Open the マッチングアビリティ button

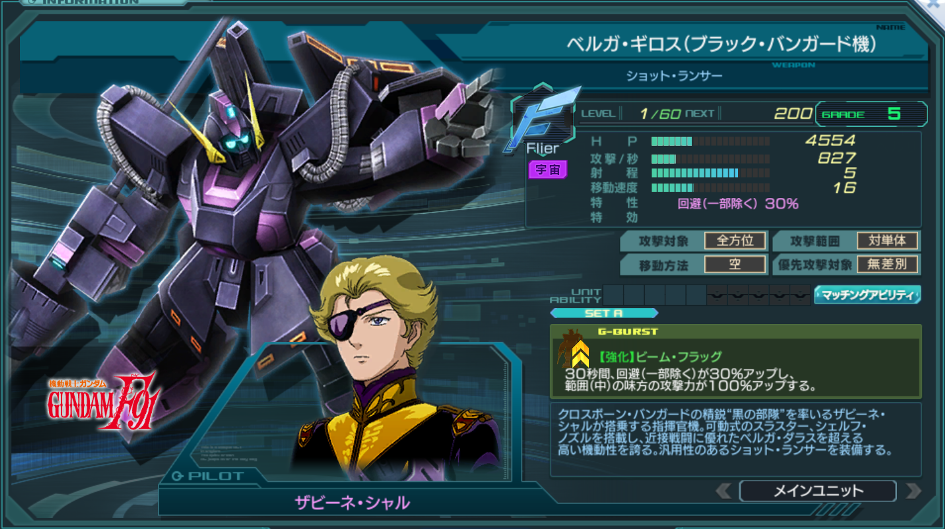point(867,295)
